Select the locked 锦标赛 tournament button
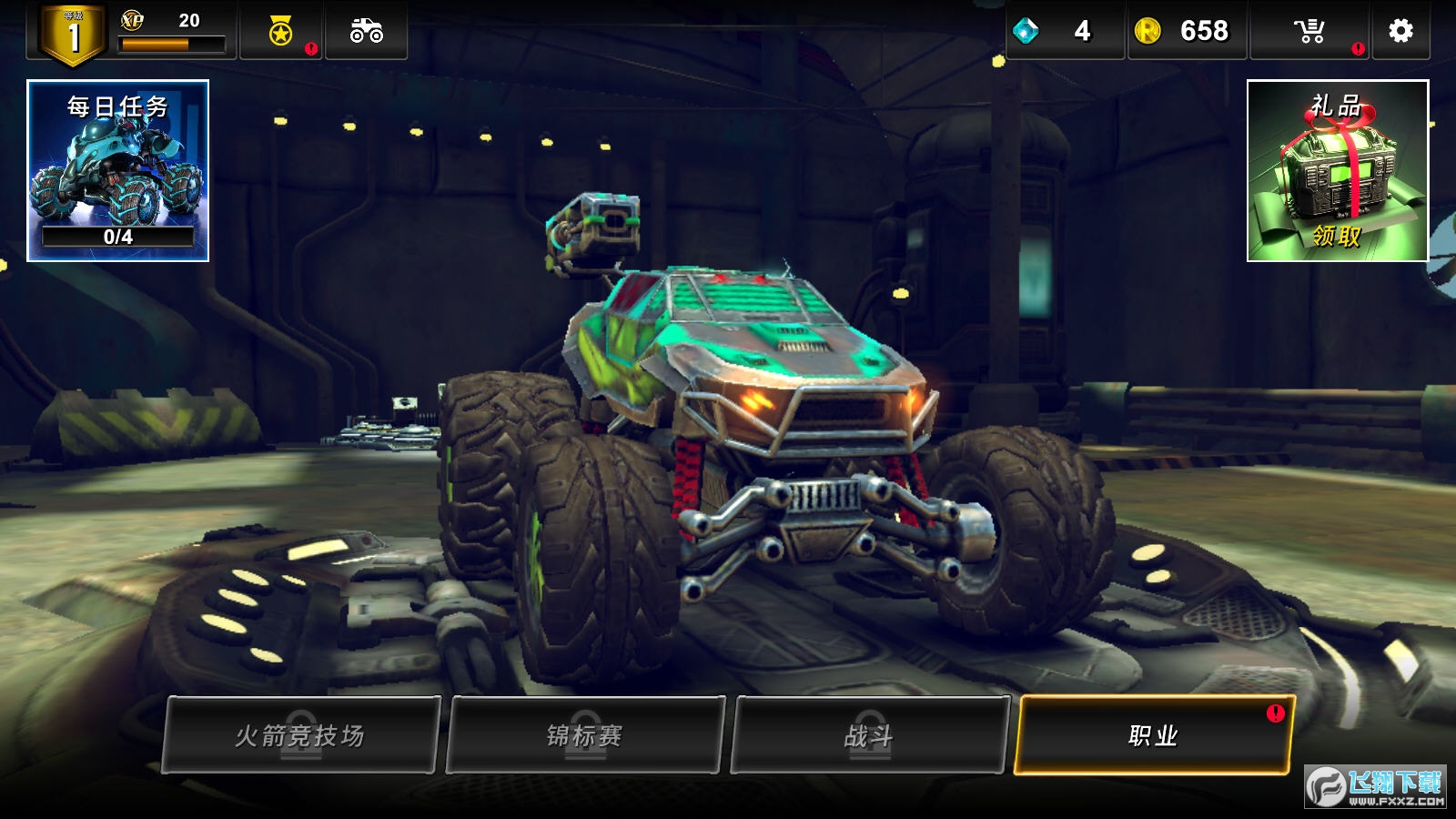Screen dimensions: 1456x819 (x=585, y=735)
